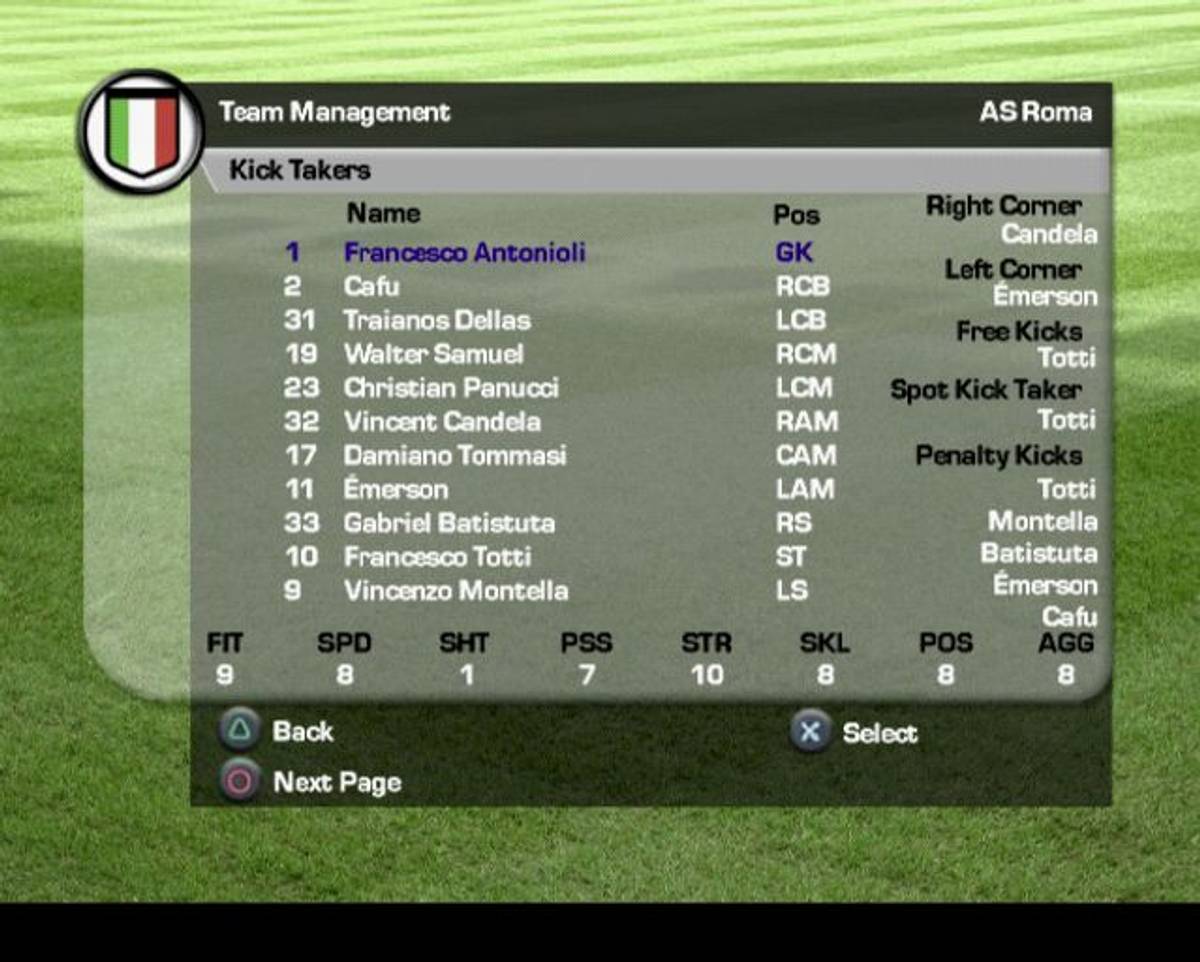This screenshot has height=962, width=1200.
Task: Change the Free Kicks taker
Action: point(1018,332)
